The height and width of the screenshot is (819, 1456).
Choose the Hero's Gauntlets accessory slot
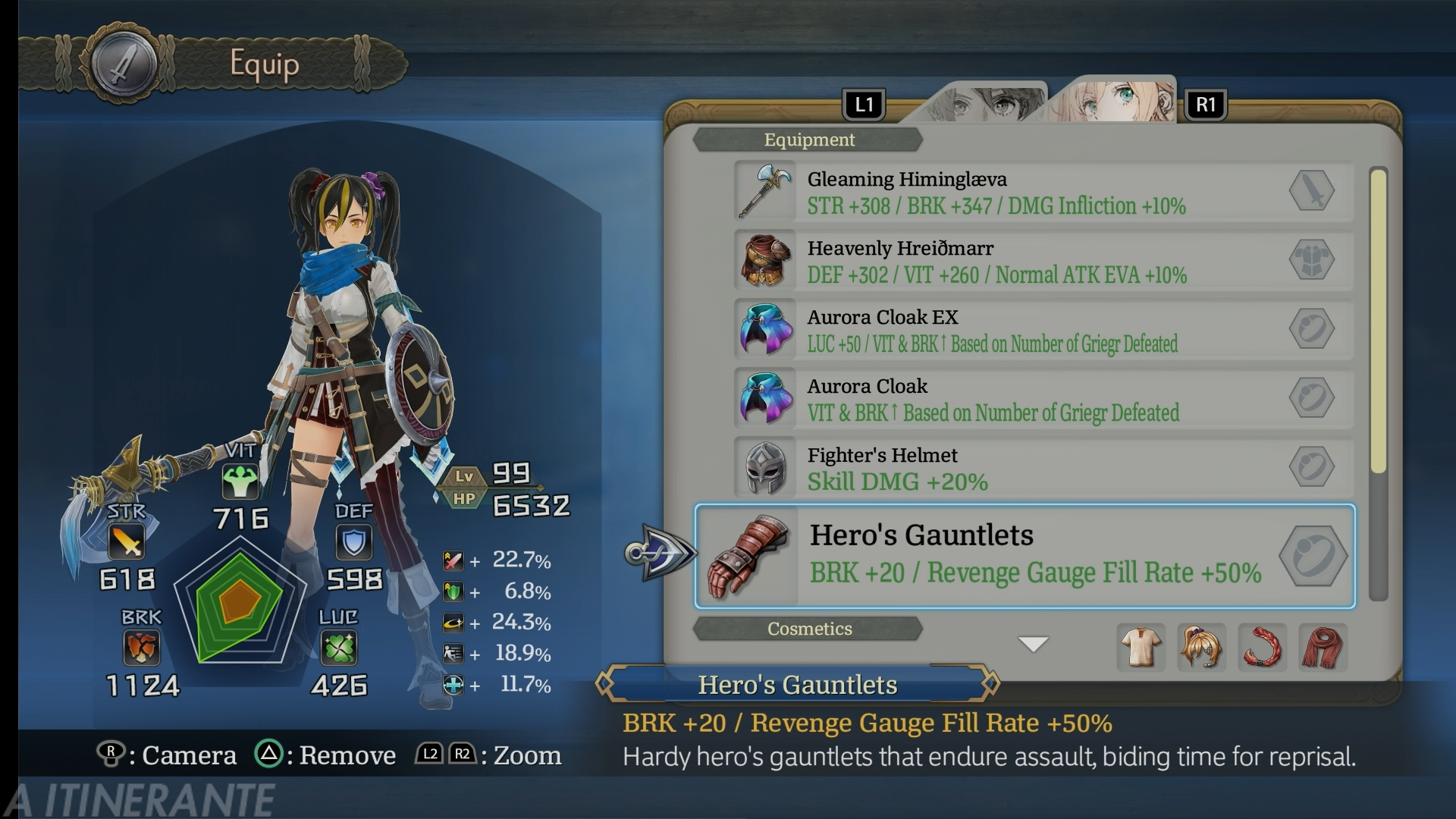pyautogui.click(x=1025, y=556)
